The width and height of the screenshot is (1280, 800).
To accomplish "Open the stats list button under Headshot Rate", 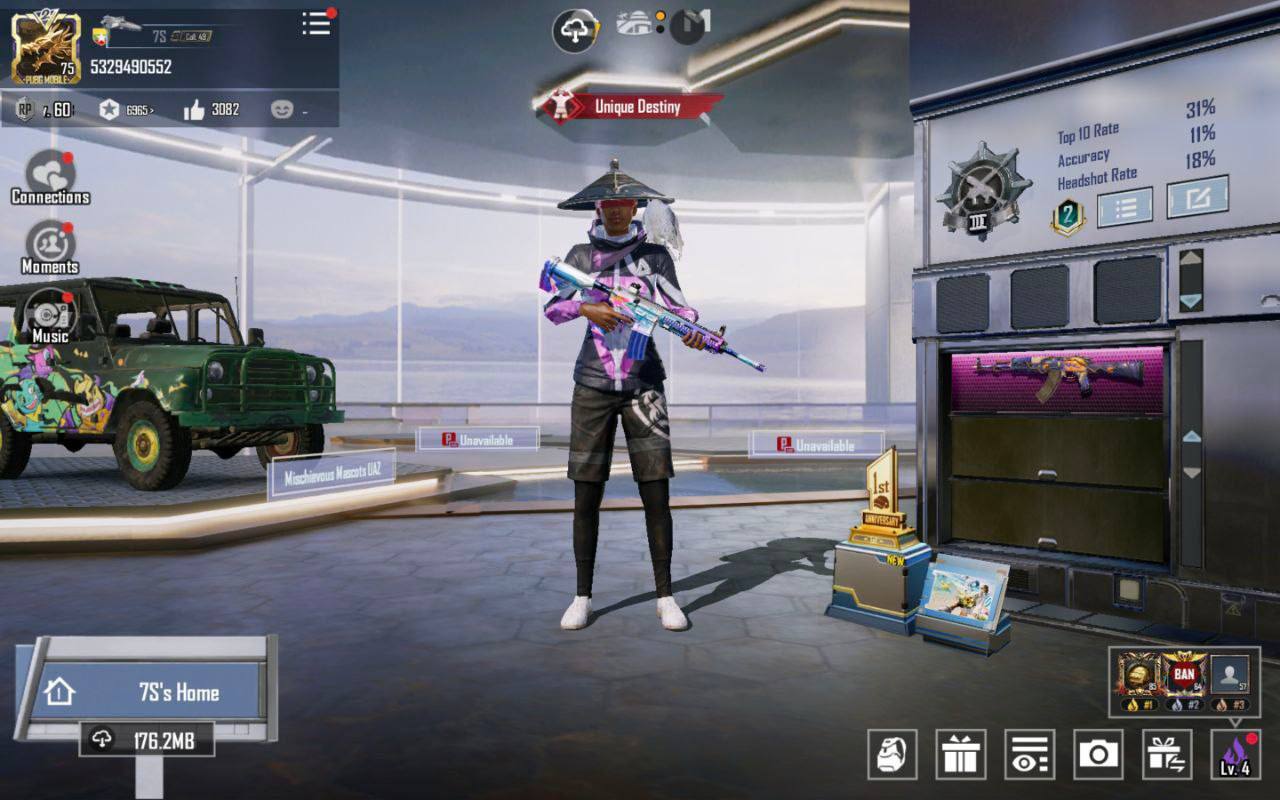I will point(1124,207).
